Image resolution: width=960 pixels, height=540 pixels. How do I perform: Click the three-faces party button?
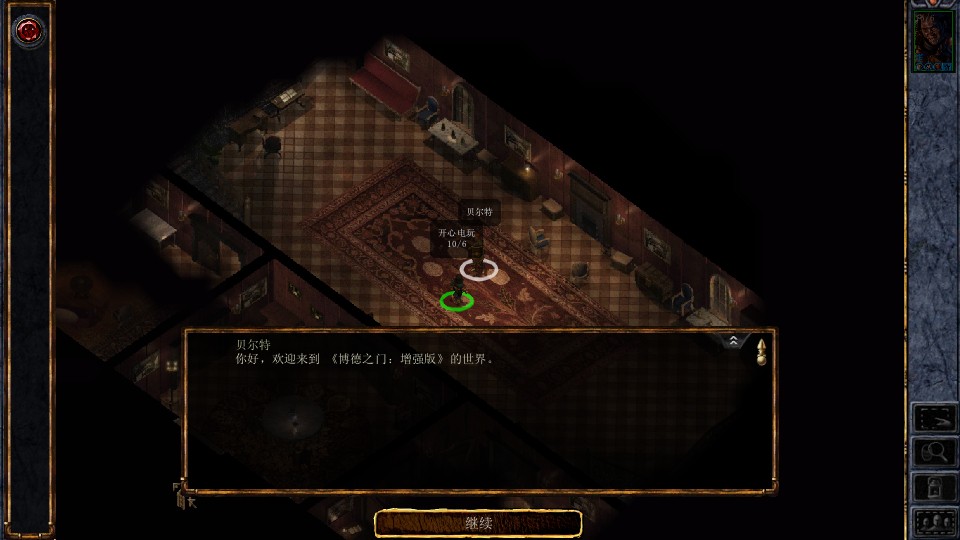935,521
